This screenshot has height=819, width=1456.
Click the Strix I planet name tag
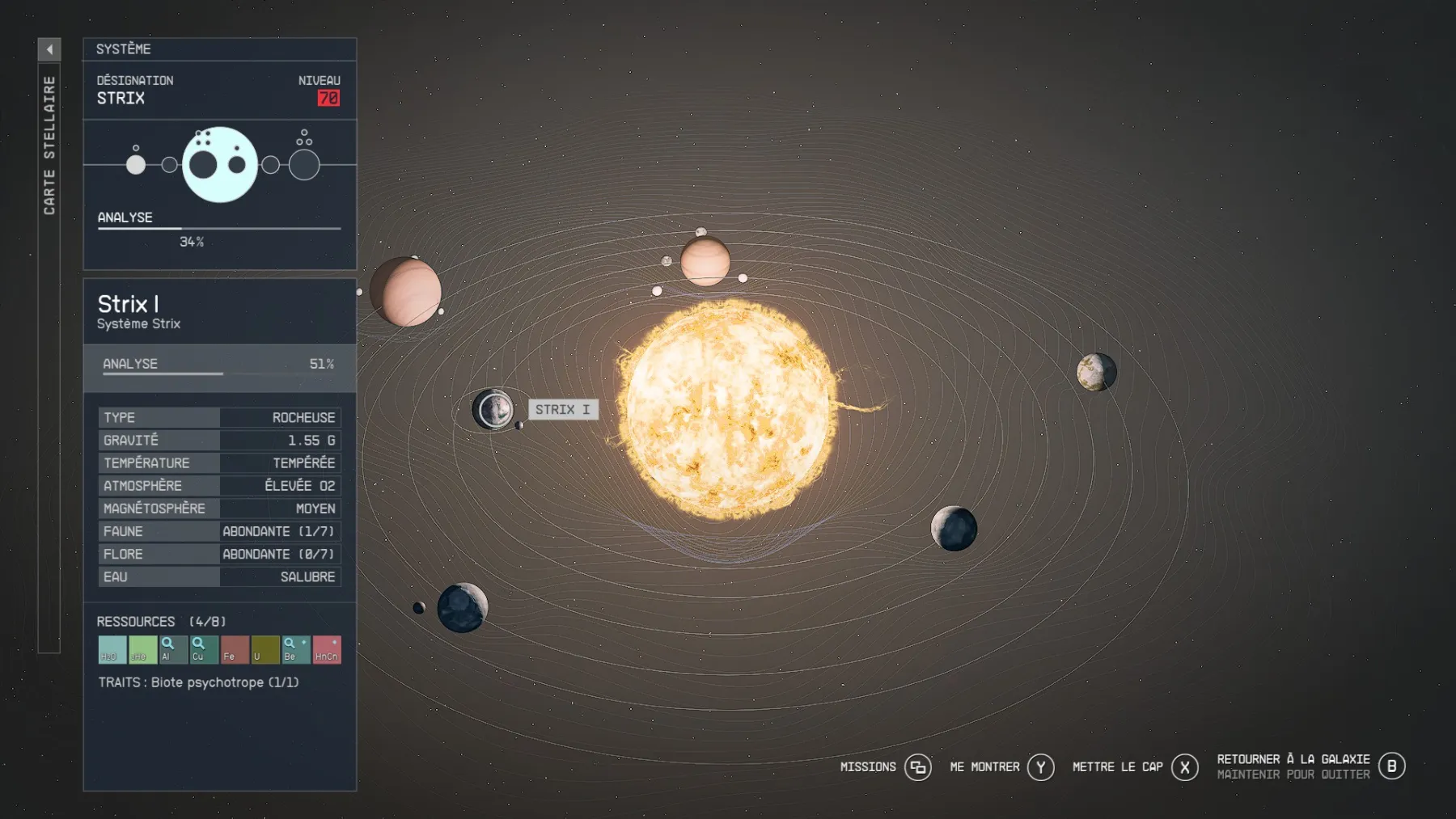564,409
